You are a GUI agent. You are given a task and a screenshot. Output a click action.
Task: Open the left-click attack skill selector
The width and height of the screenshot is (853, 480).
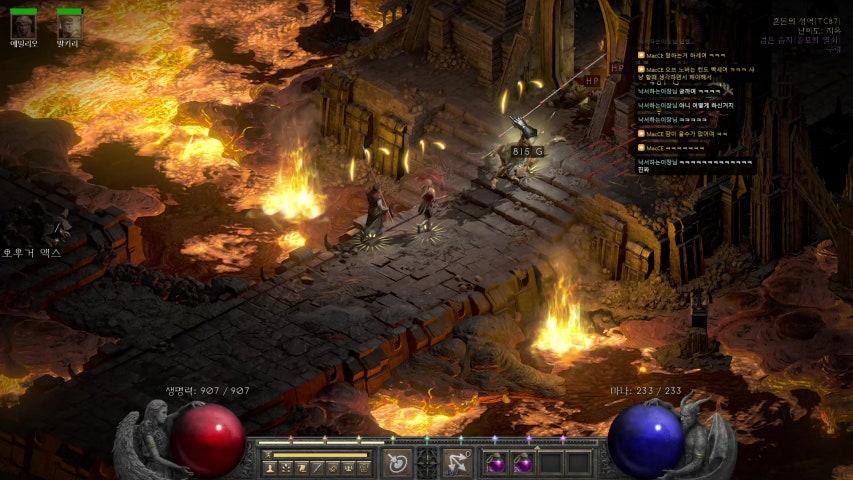click(x=397, y=462)
